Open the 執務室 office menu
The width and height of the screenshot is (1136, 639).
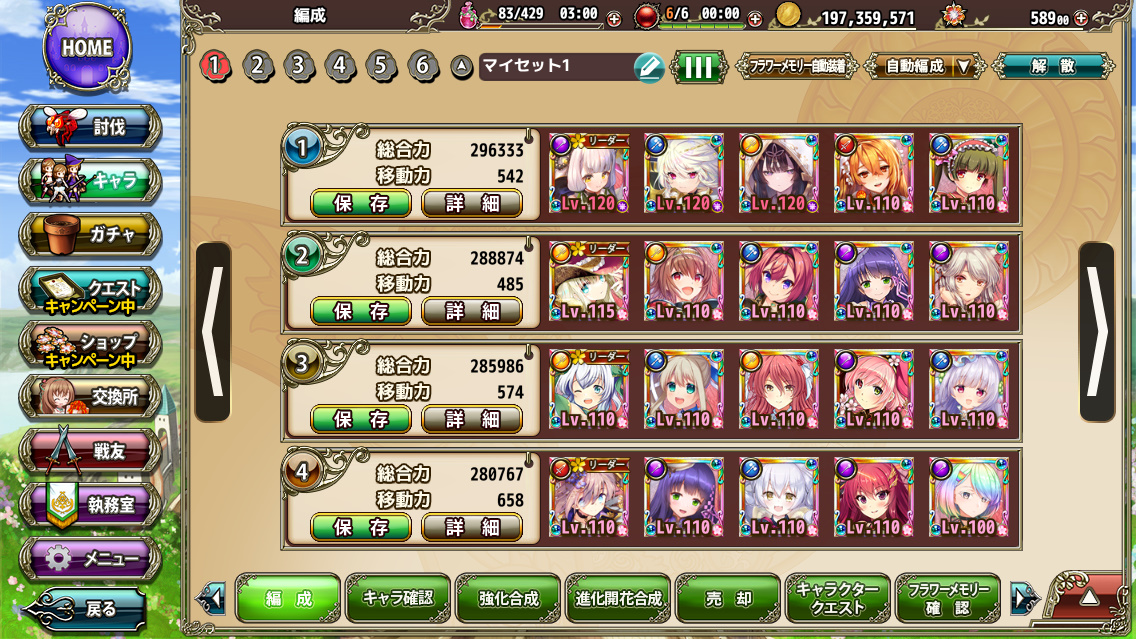click(x=90, y=505)
